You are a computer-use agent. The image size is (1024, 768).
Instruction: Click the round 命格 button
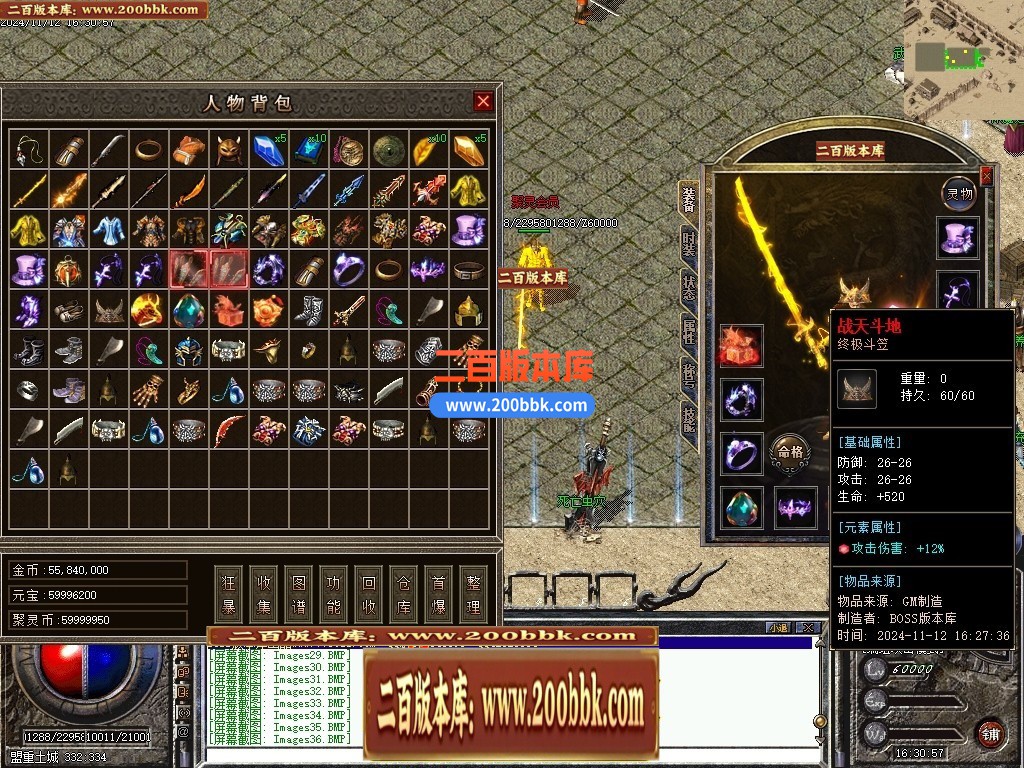(x=787, y=453)
